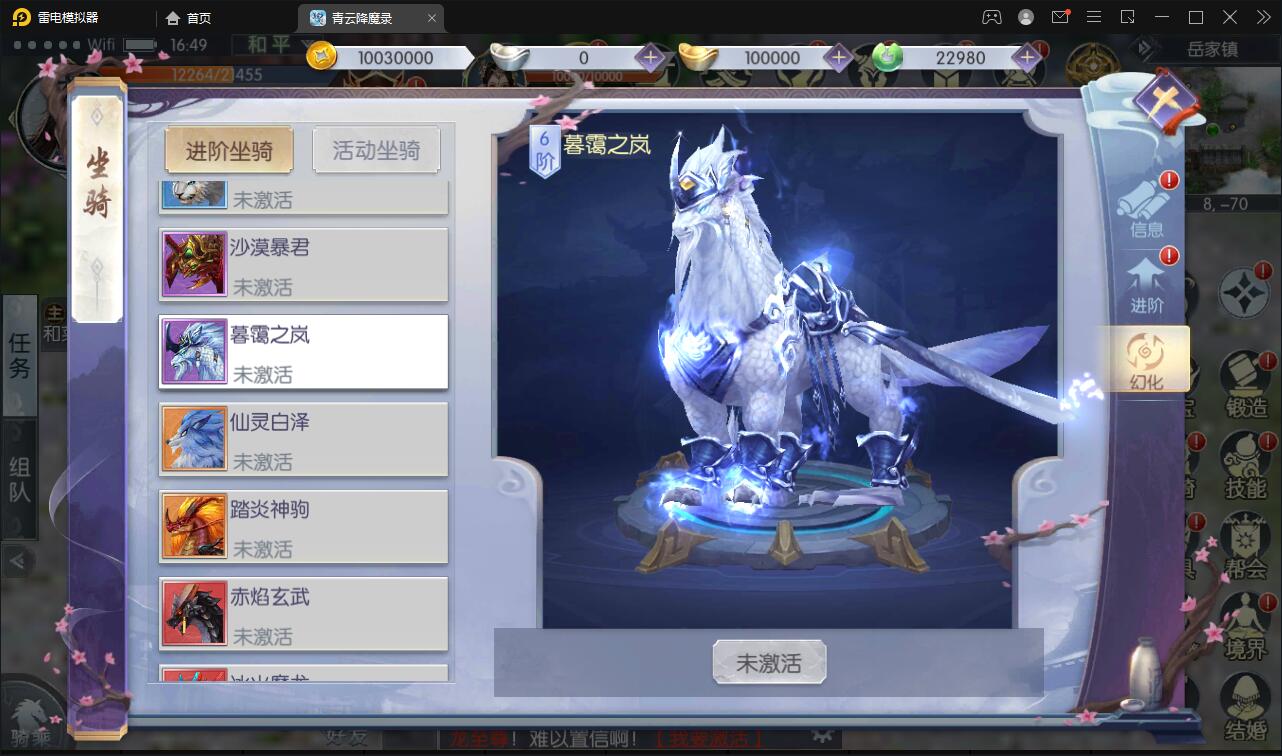Click the plus beside green currency
Viewport: 1282px width, 756px height.
coord(1025,57)
